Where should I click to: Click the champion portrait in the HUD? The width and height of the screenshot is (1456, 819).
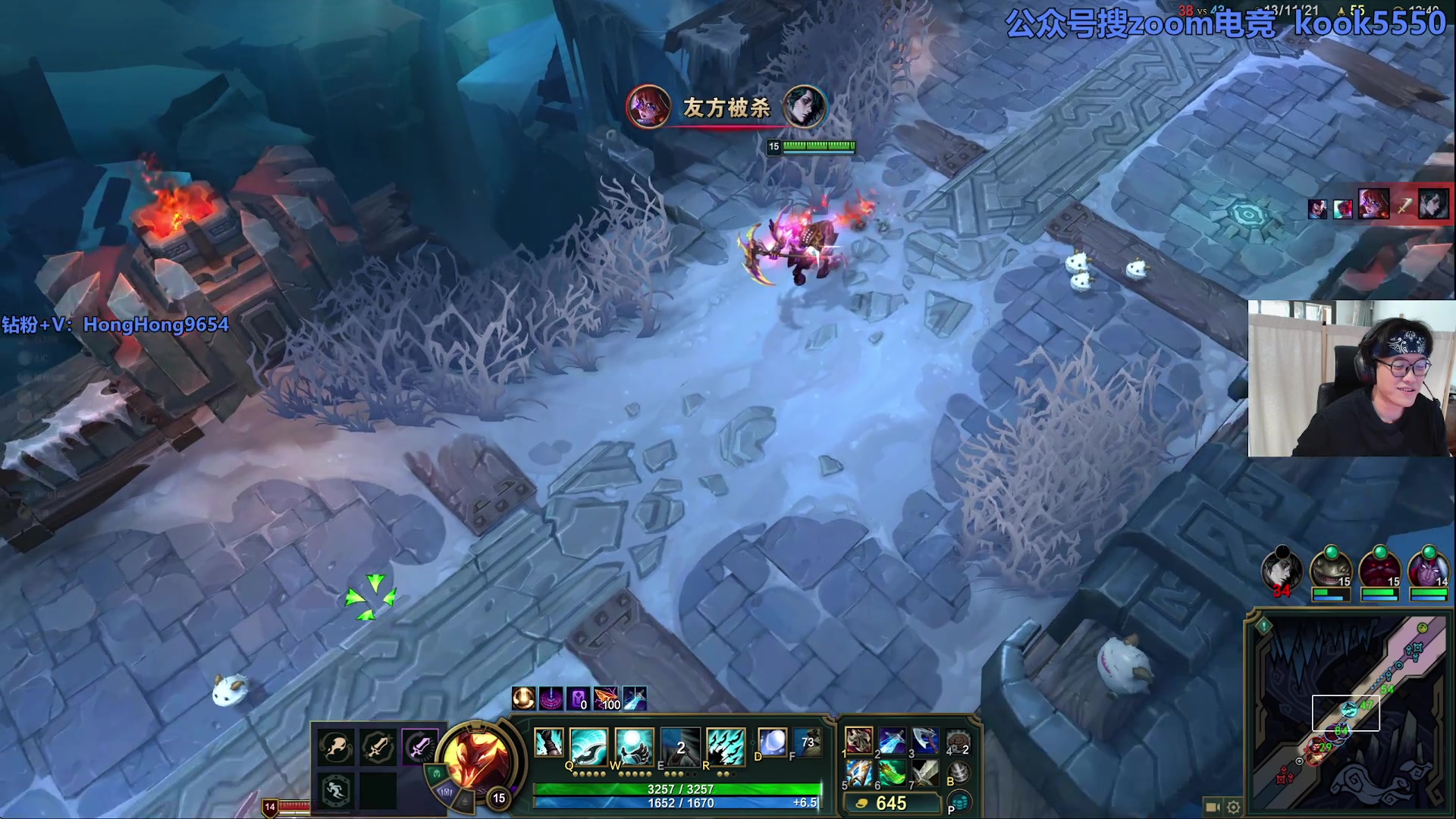click(x=475, y=758)
